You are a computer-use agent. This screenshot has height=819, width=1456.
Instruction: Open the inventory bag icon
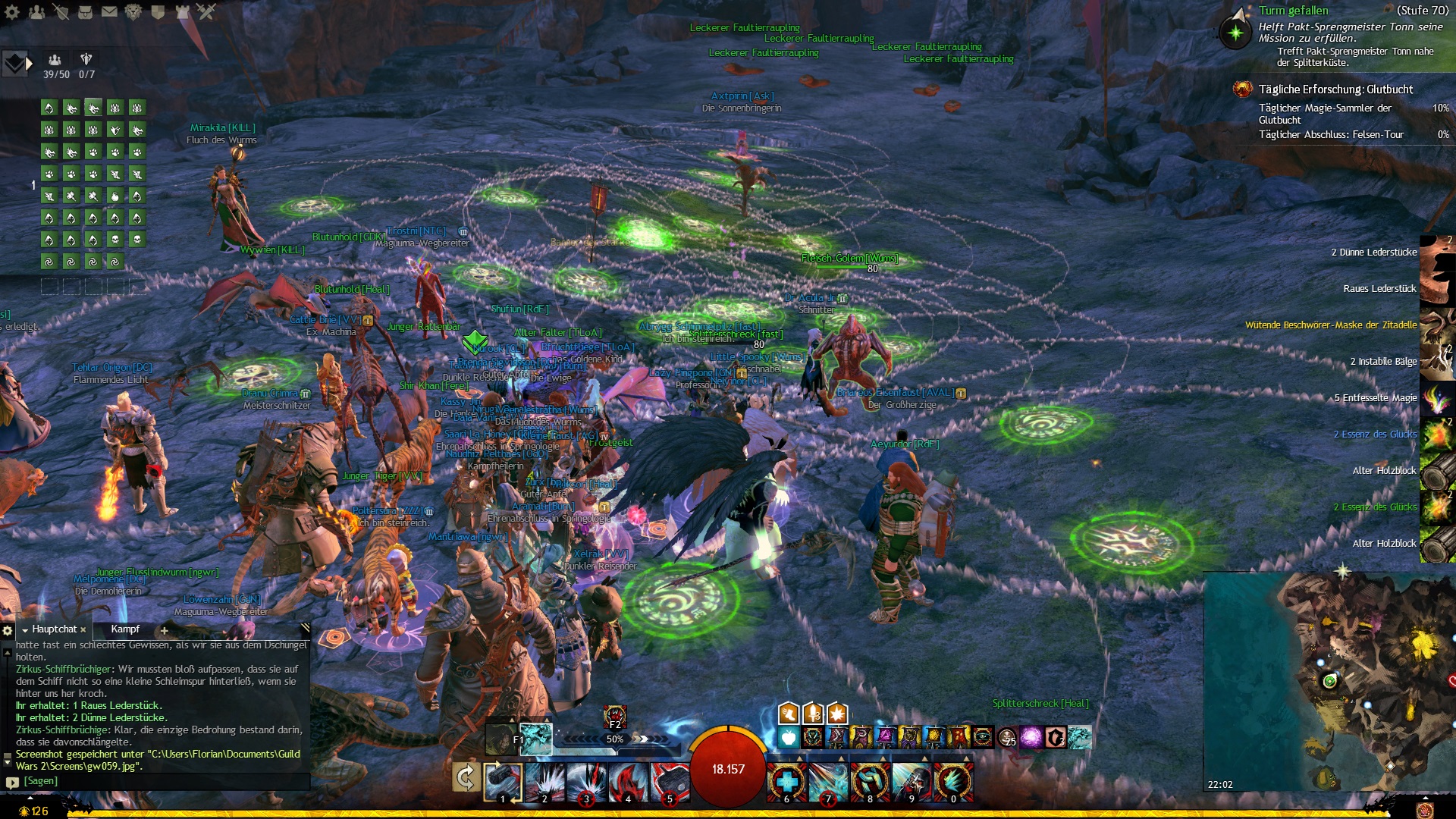click(85, 12)
